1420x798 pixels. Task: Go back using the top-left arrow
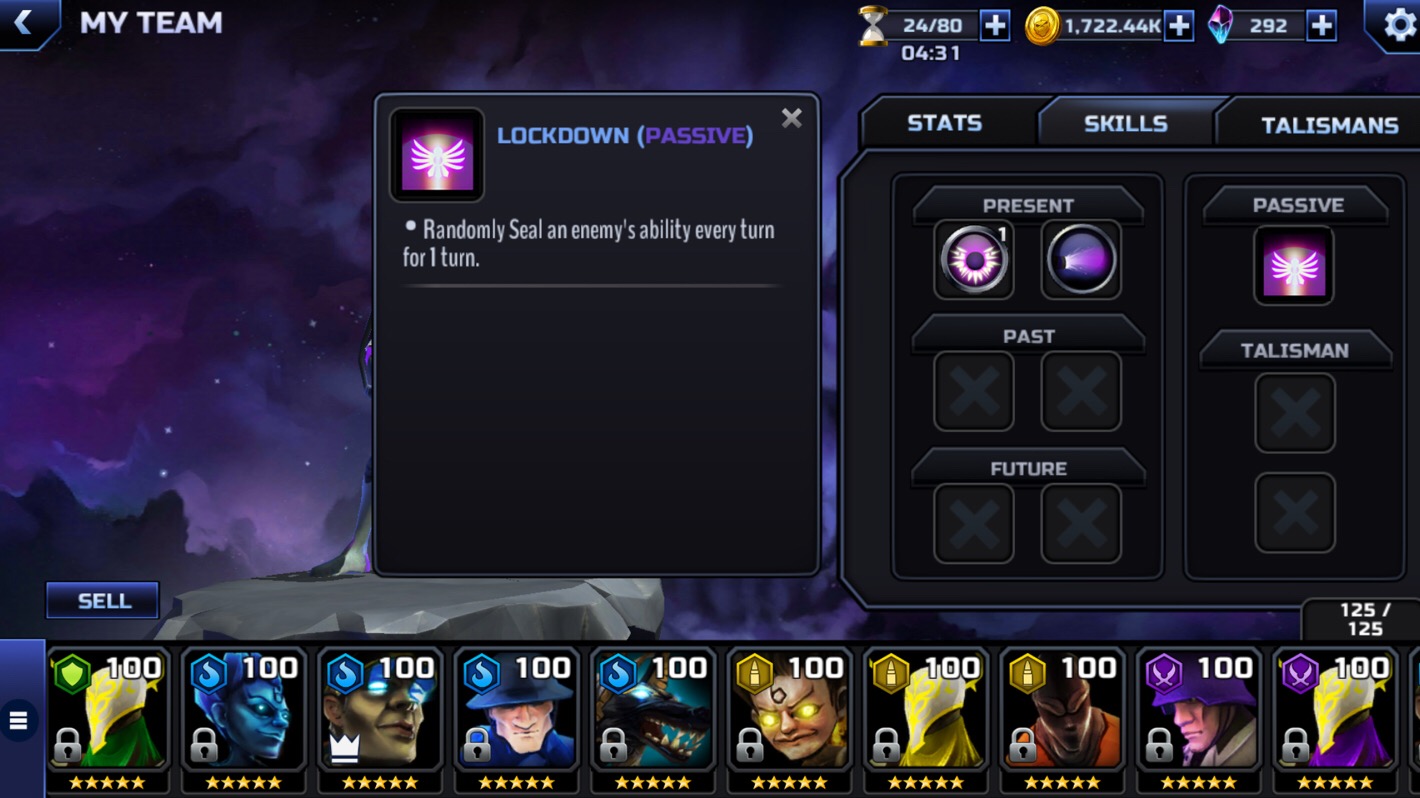[24, 23]
